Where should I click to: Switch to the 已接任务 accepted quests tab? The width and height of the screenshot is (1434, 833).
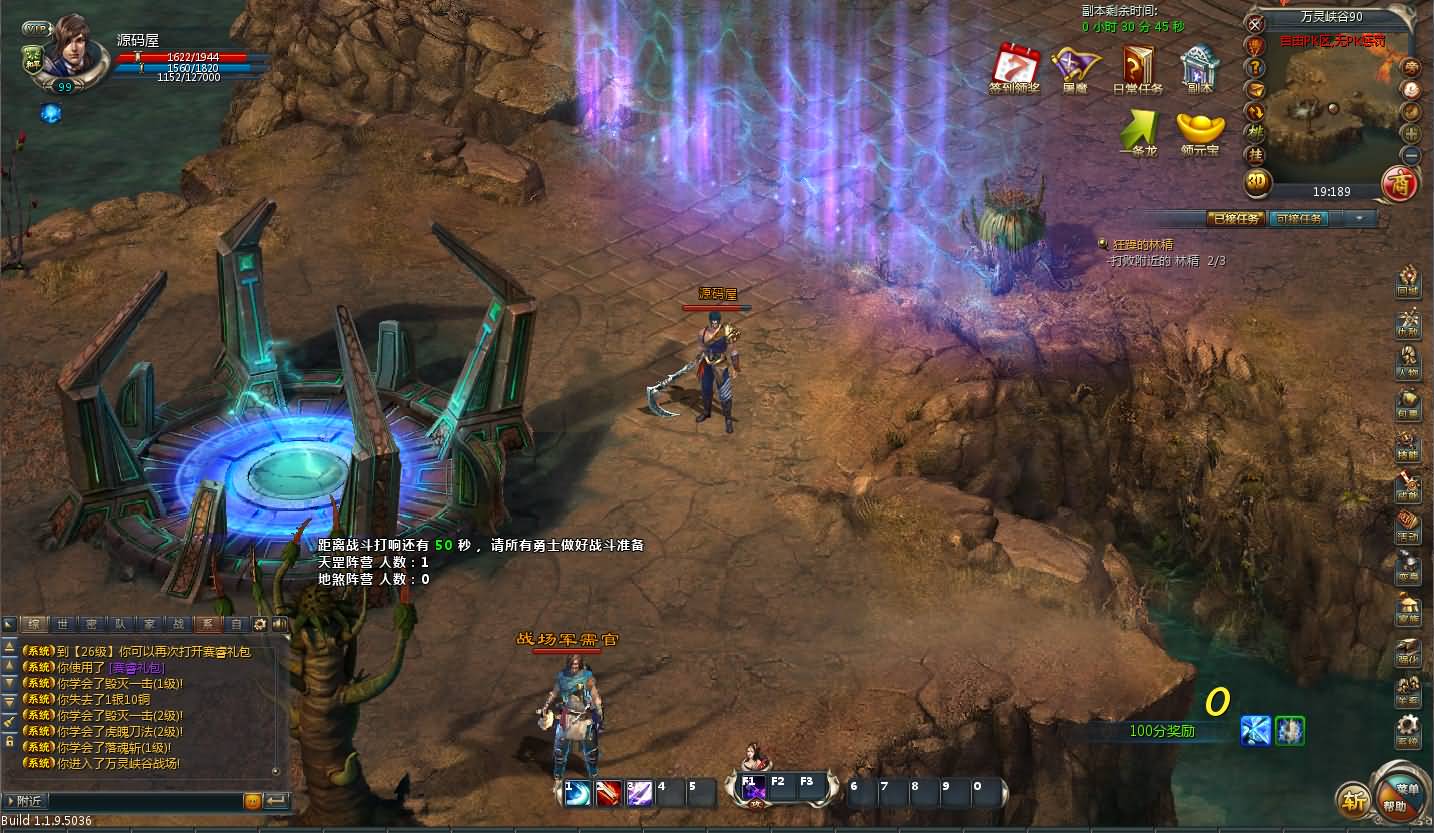tap(1235, 218)
